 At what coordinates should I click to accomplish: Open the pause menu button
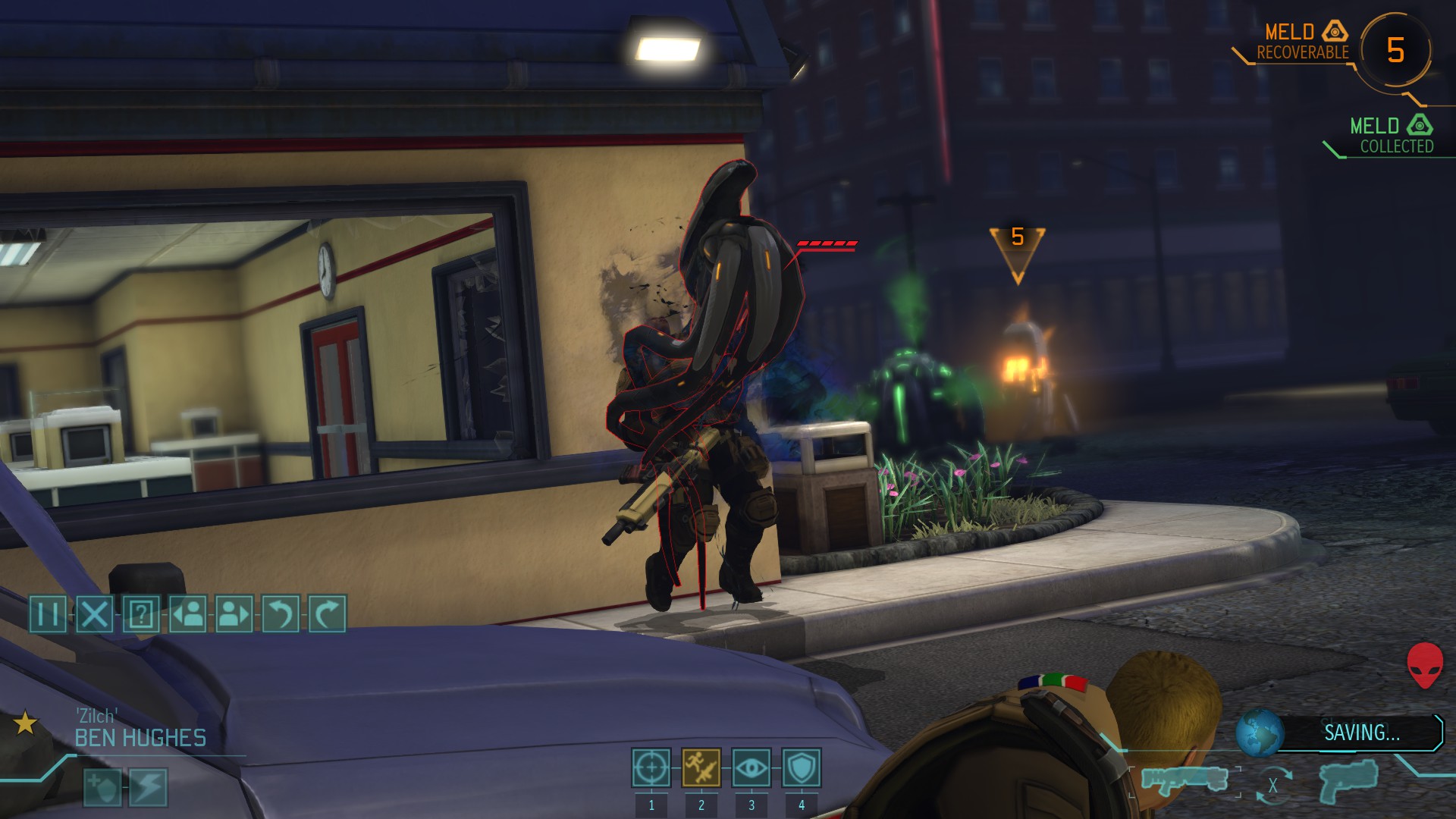[48, 613]
